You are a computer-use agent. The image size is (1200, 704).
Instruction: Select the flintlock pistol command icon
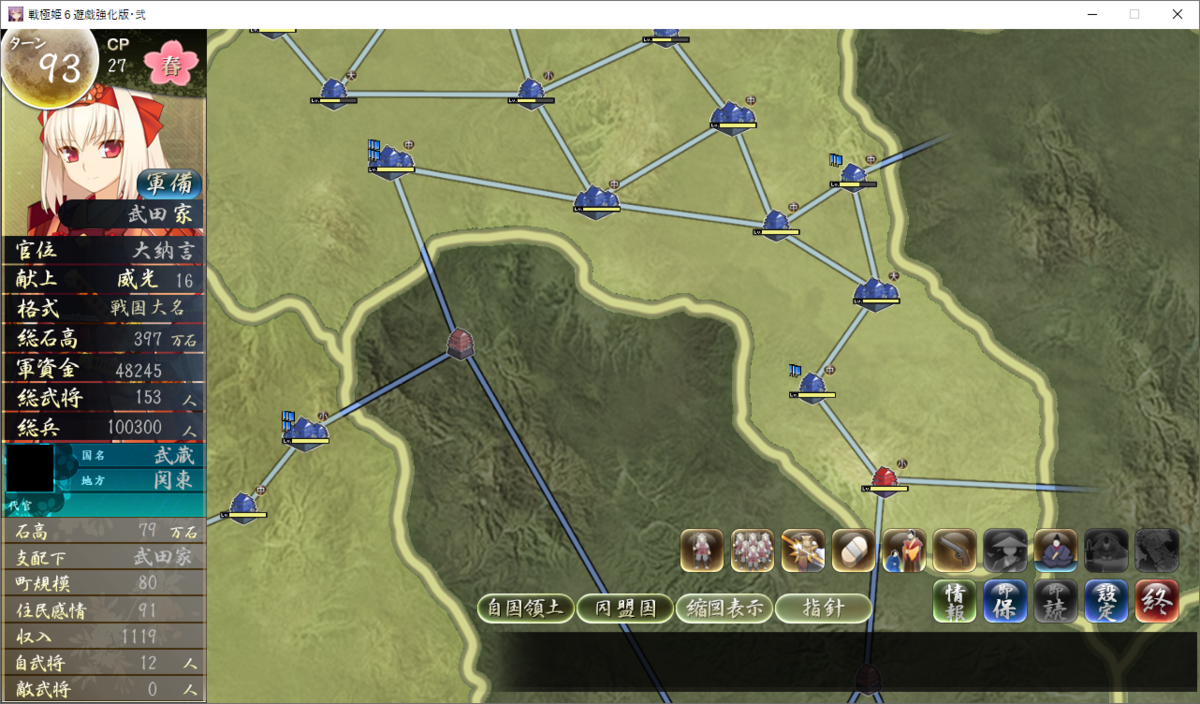(954, 551)
